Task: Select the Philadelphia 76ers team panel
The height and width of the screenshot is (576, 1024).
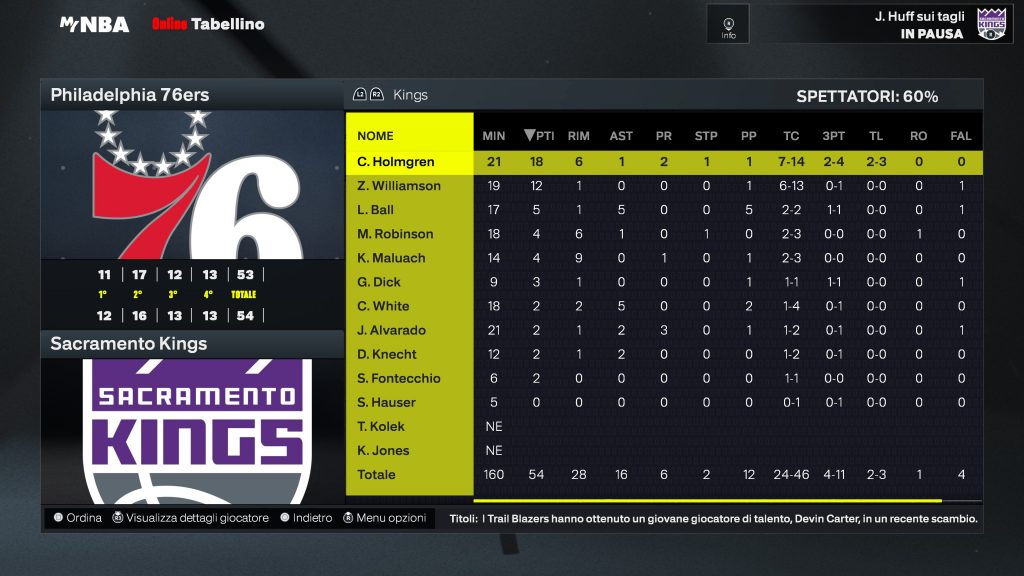Action: click(x=191, y=96)
